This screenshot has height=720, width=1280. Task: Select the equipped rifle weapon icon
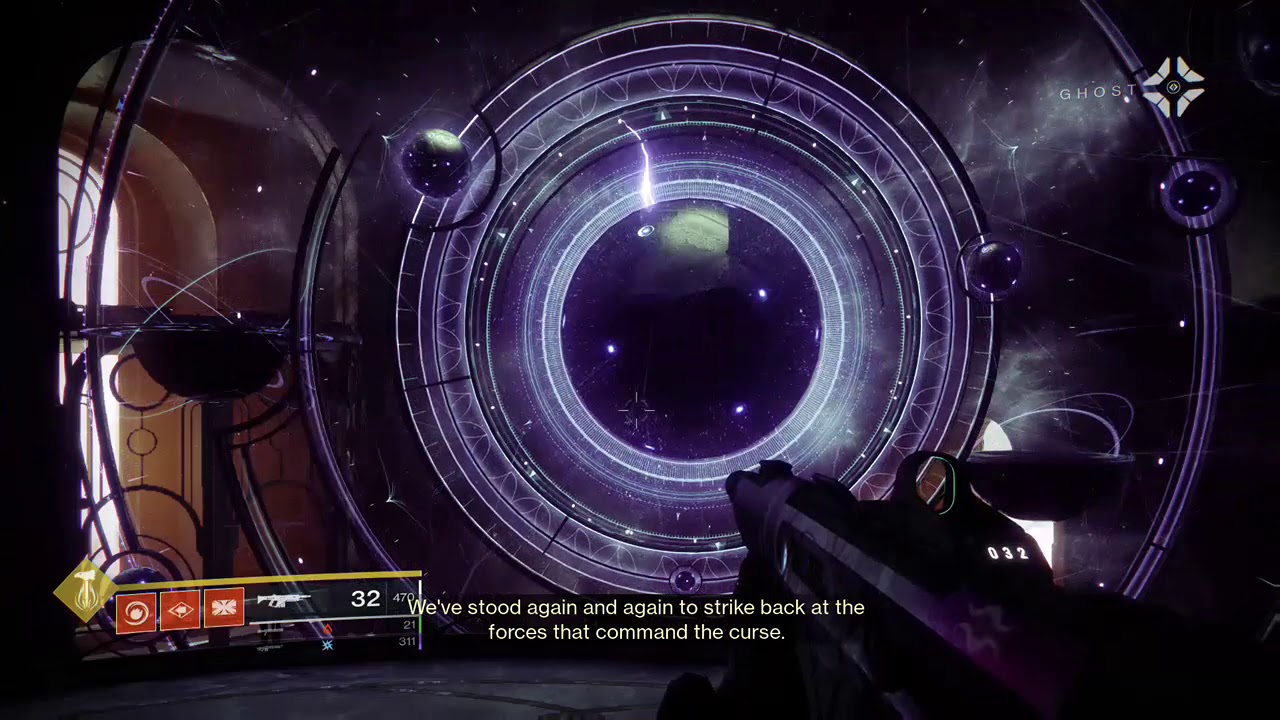tap(284, 601)
